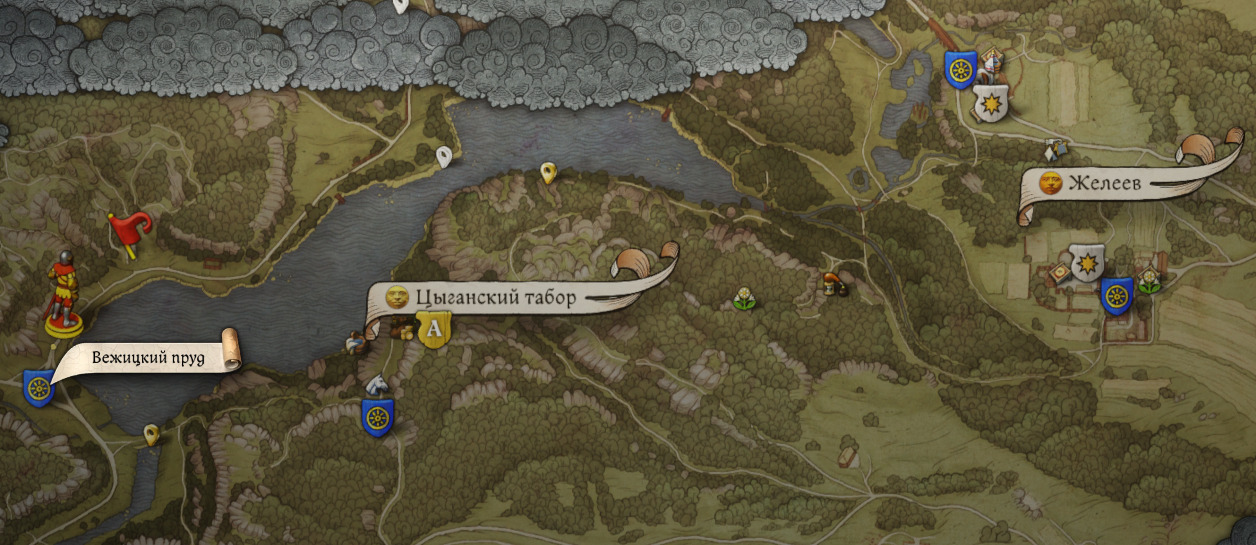1256x545 pixels.
Task: Click the Желеев town banner
Action: (1104, 183)
